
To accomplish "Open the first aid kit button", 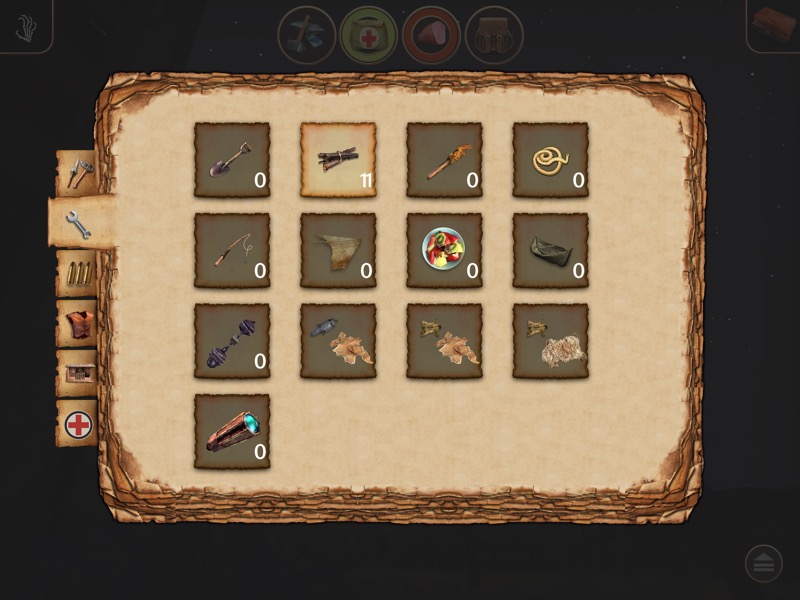I will [x=369, y=35].
